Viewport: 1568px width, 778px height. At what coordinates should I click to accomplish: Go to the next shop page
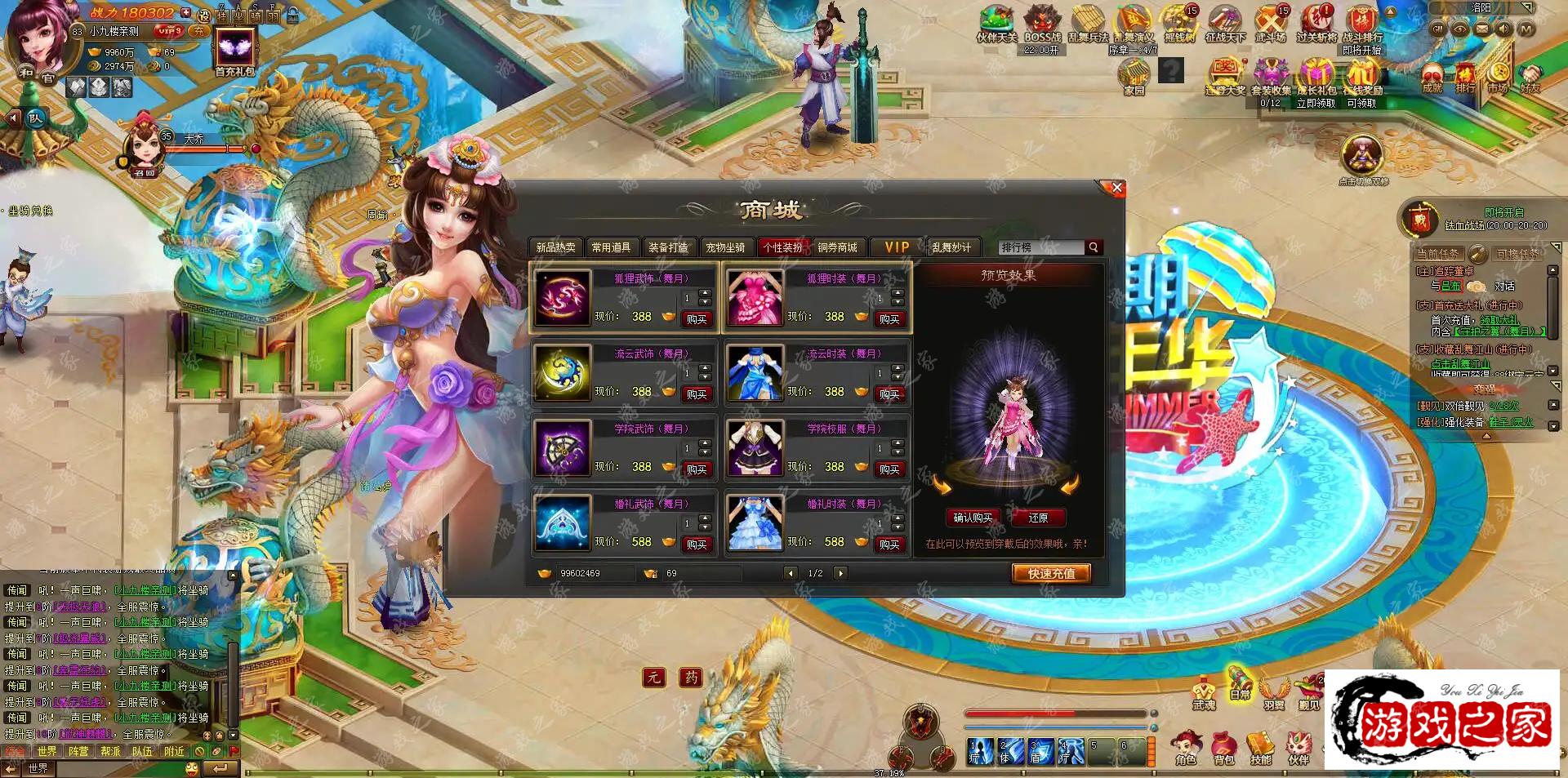tap(840, 573)
